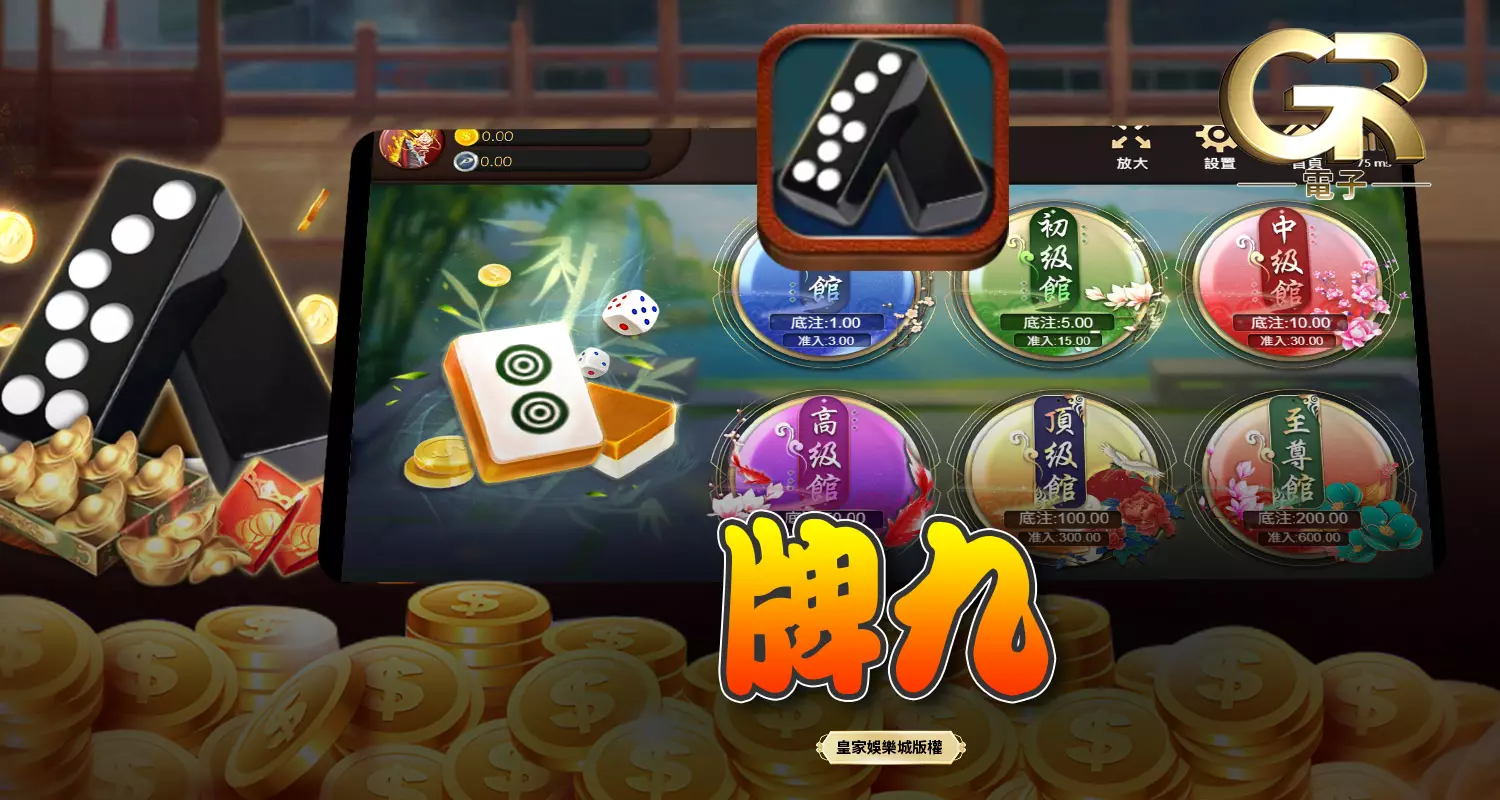Viewport: 1500px width, 800px height.
Task: Tap the blue P-coin balance icon
Action: tap(465, 163)
